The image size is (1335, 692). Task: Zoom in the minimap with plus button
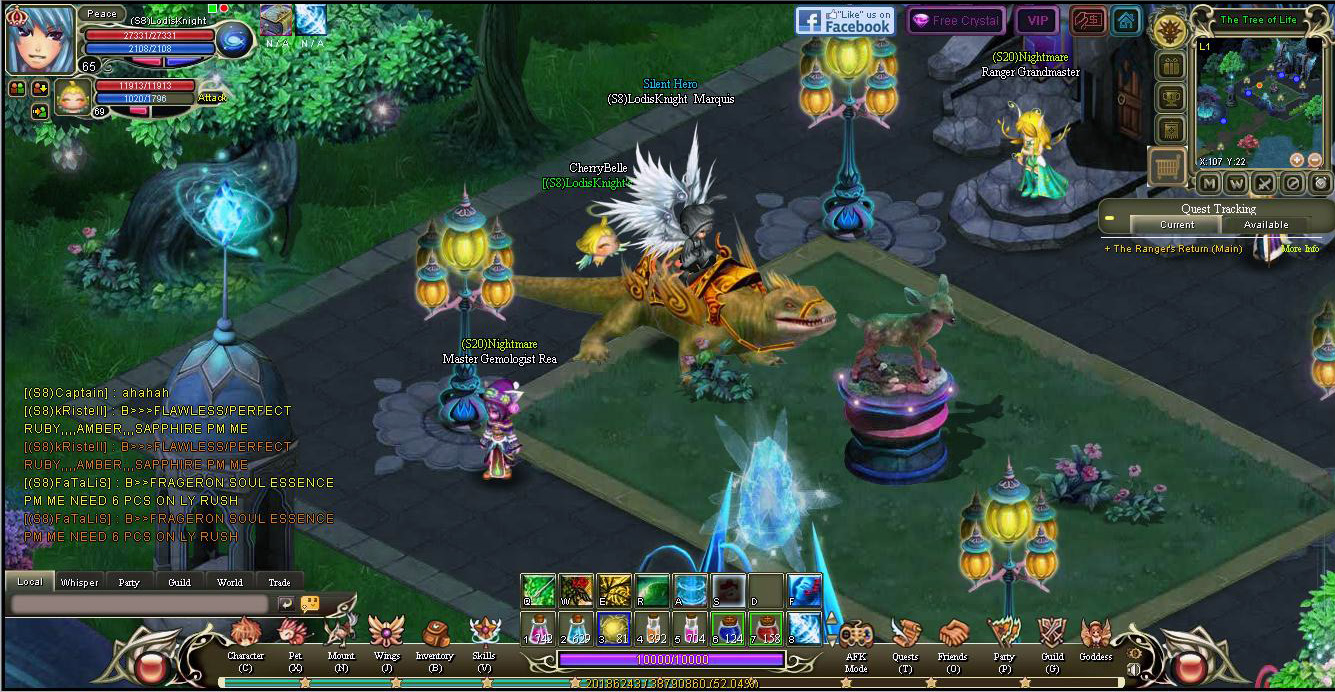click(x=1297, y=160)
